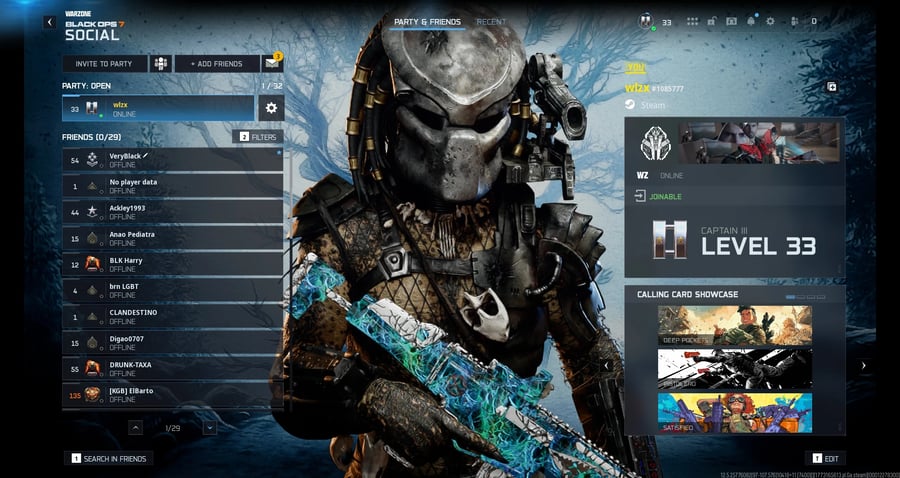
Task: Select DRUNK-TAXA friend entry
Action: pos(172,368)
